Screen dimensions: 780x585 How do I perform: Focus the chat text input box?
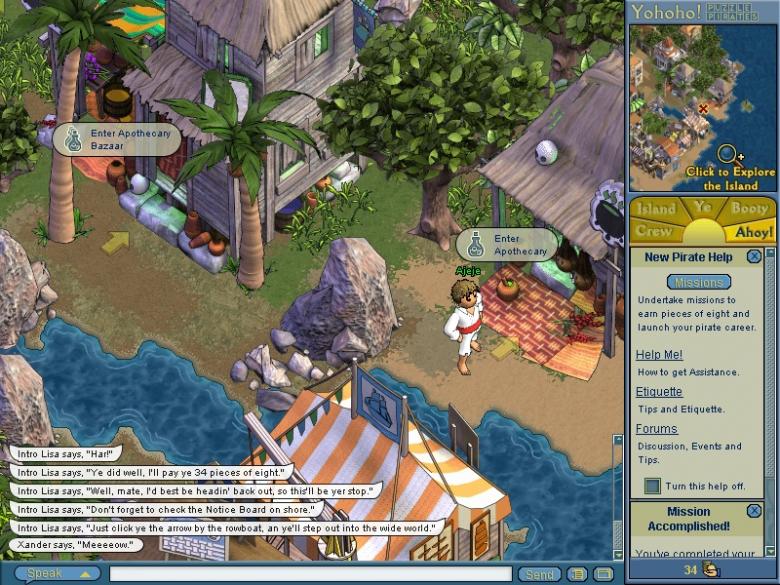pyautogui.click(x=310, y=574)
